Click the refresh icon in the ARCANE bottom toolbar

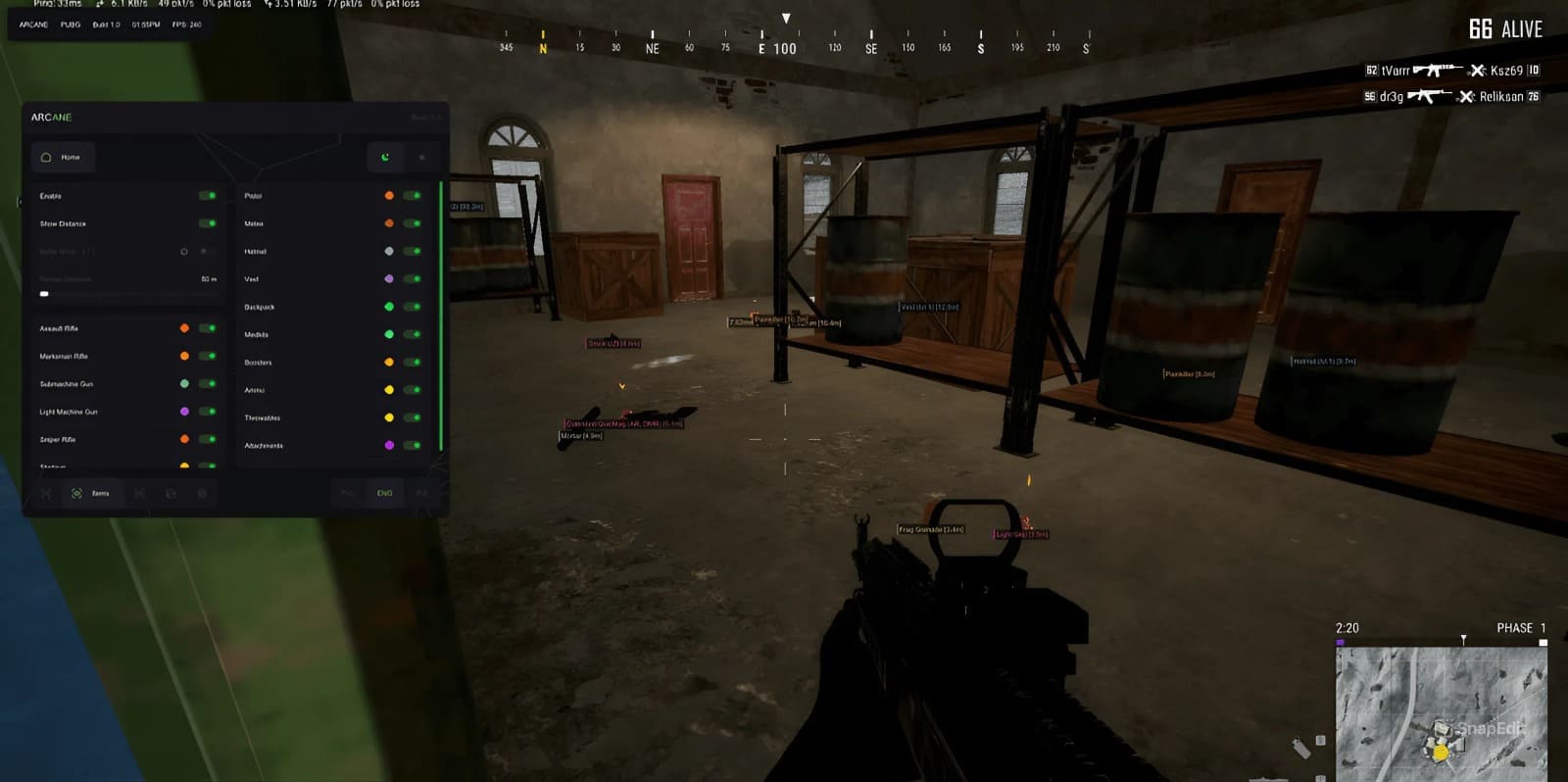[171, 493]
